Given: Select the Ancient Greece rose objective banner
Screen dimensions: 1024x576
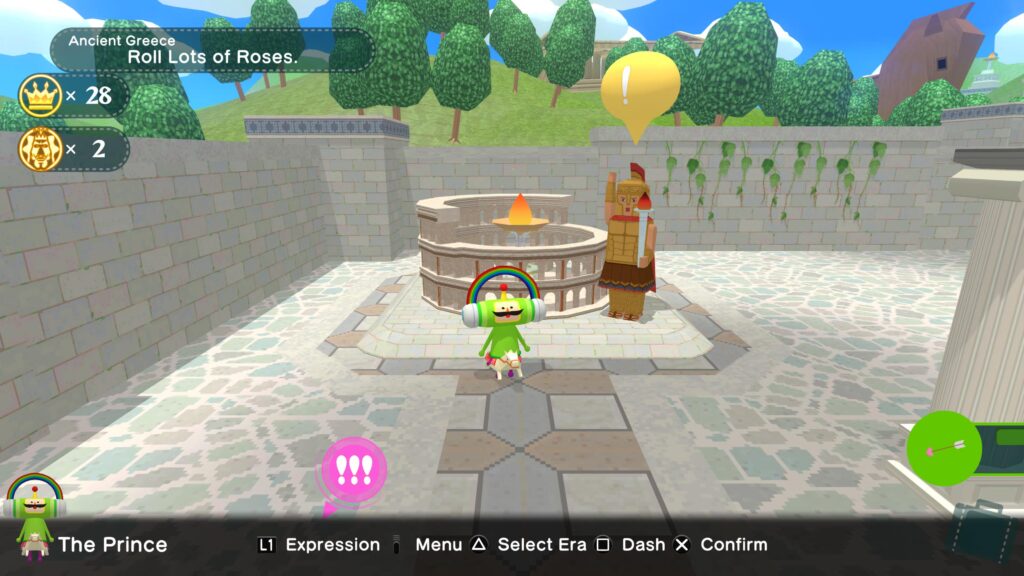Looking at the screenshot, I should pos(212,50).
